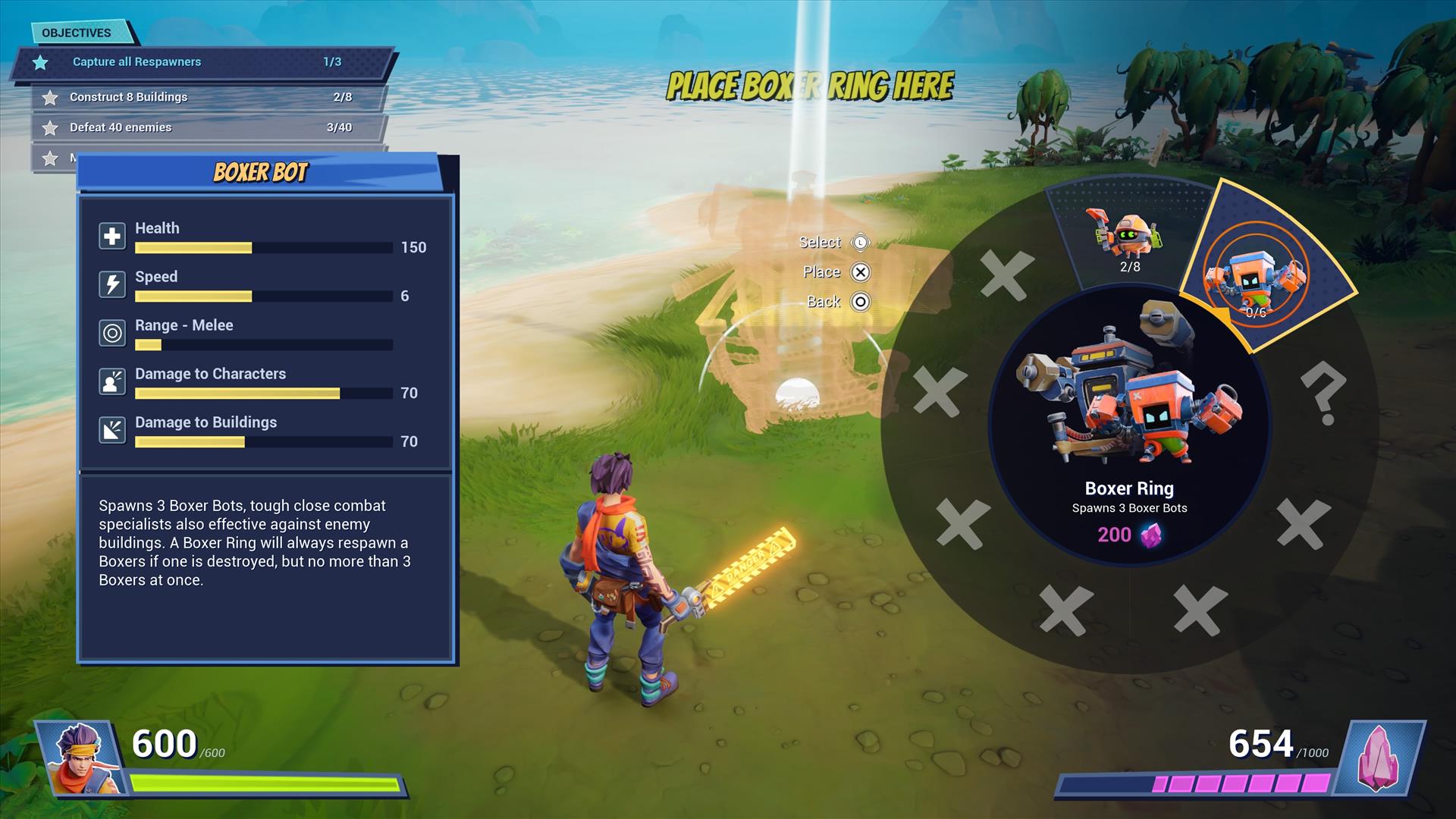Click the Boxer Ring center panel
Image resolution: width=1456 pixels, height=819 pixels.
click(1129, 425)
